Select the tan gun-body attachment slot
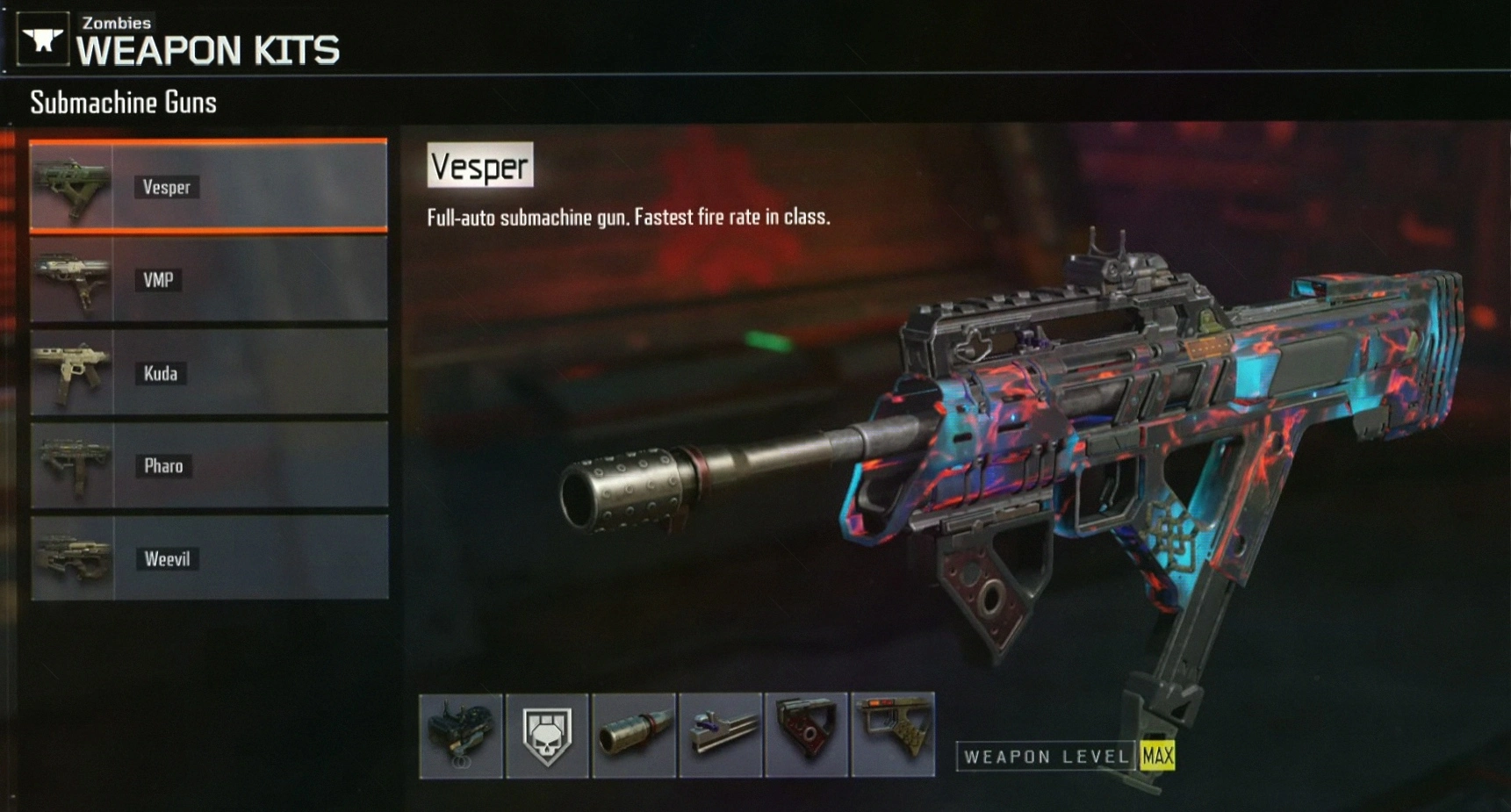 (893, 735)
